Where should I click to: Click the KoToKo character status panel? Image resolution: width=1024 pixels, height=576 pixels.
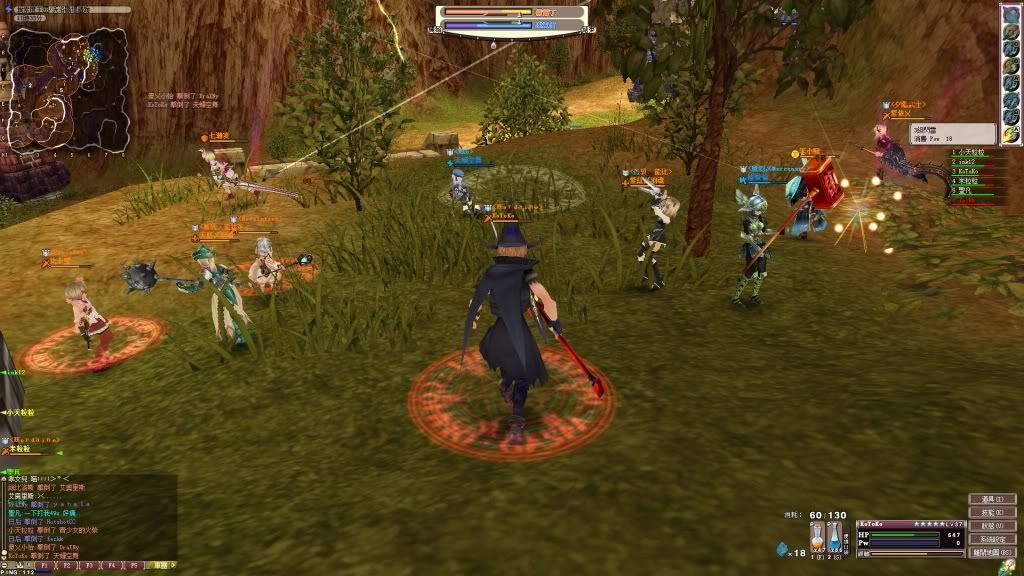910,538
